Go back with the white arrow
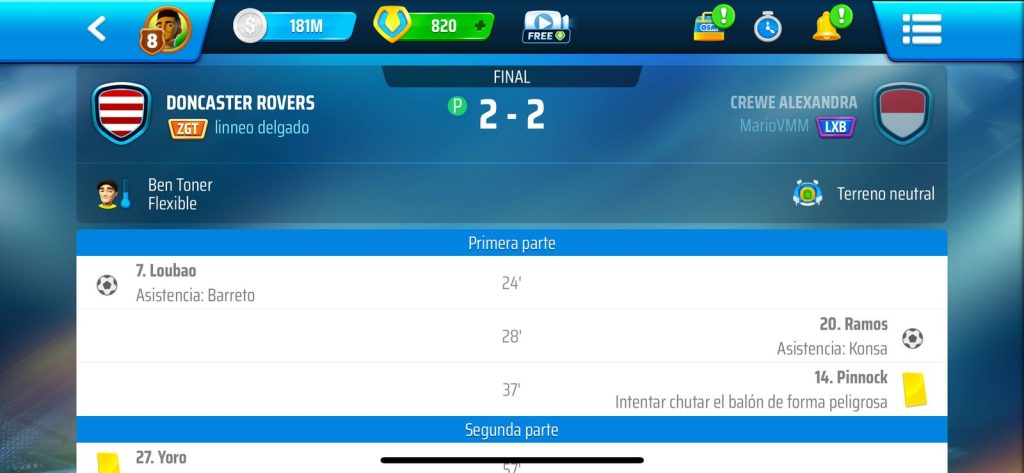 click(96, 28)
